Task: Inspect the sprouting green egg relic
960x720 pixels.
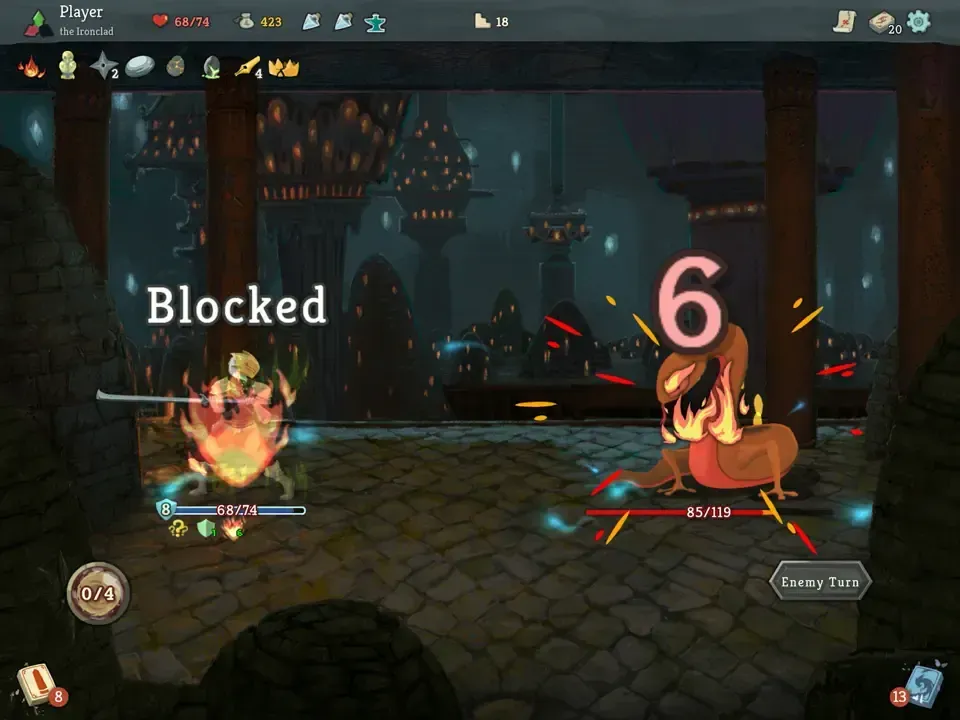Action: [211, 67]
